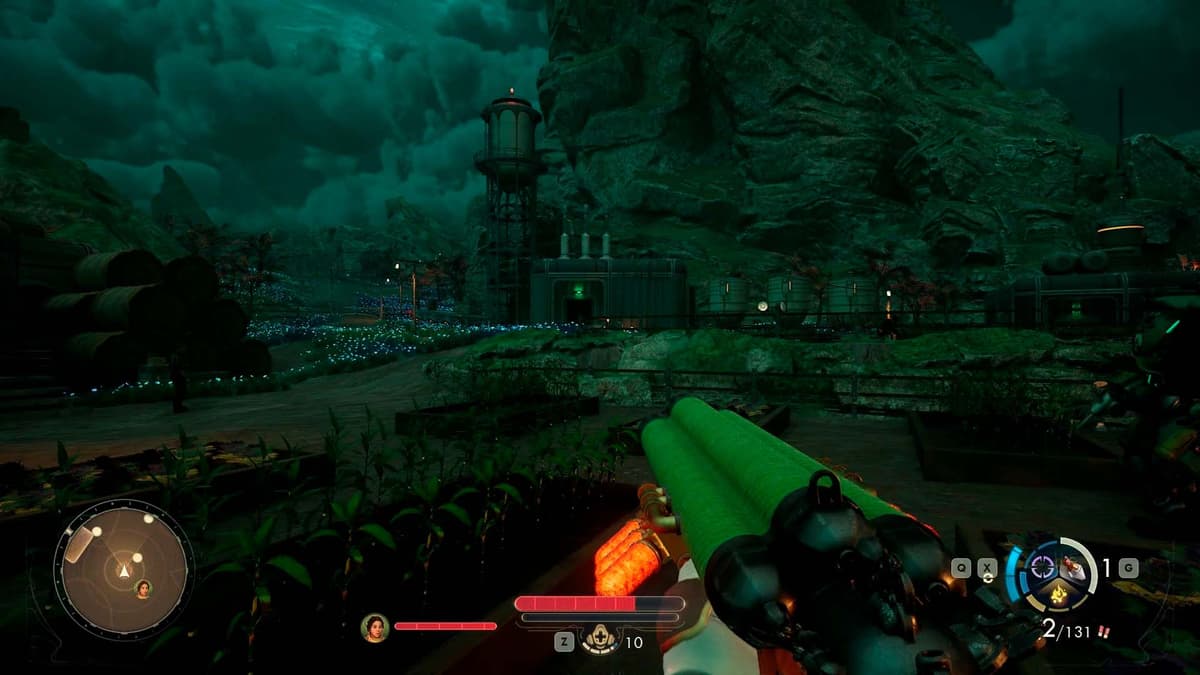Select the companion marker on the minimap
The image size is (1200, 675).
click(x=143, y=587)
